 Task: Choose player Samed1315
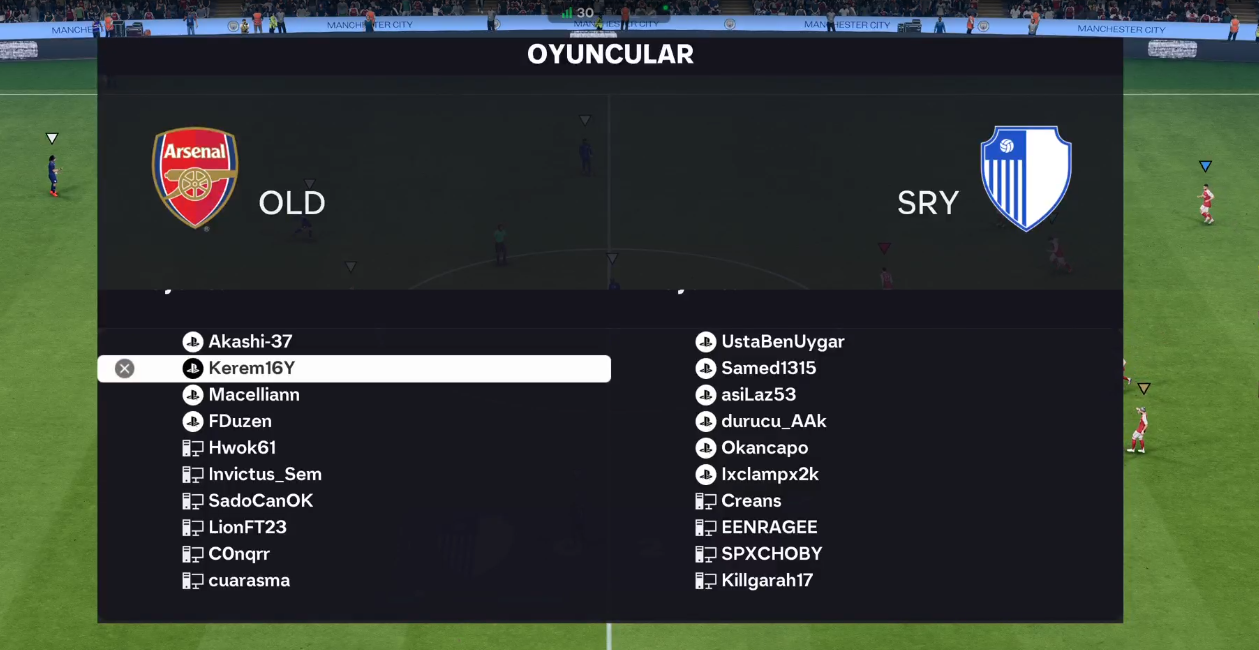tap(768, 369)
